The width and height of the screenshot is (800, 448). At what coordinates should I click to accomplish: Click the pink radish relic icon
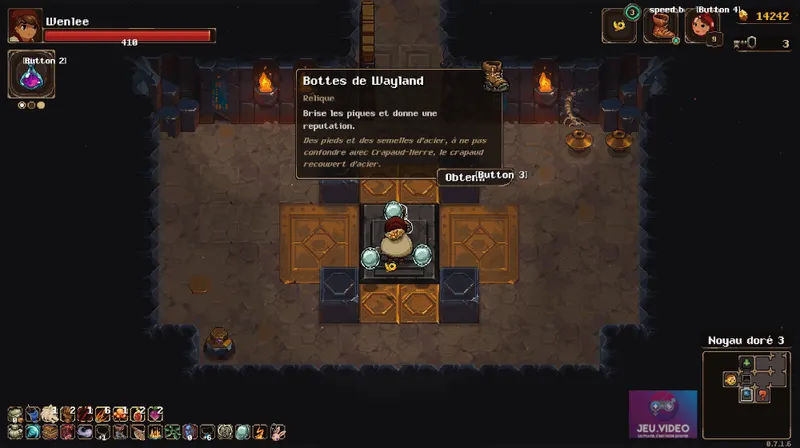154,414
